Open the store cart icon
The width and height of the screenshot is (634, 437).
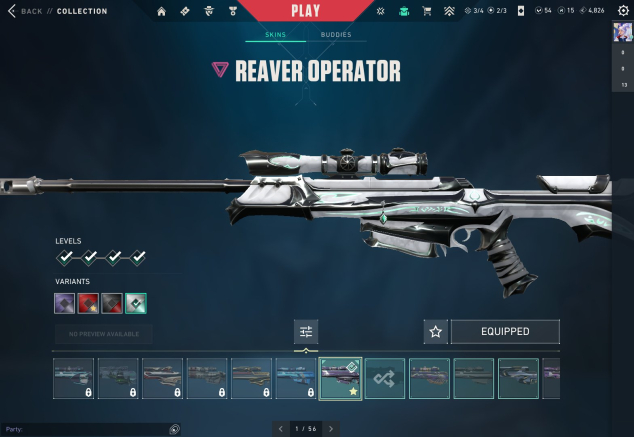[x=427, y=11]
